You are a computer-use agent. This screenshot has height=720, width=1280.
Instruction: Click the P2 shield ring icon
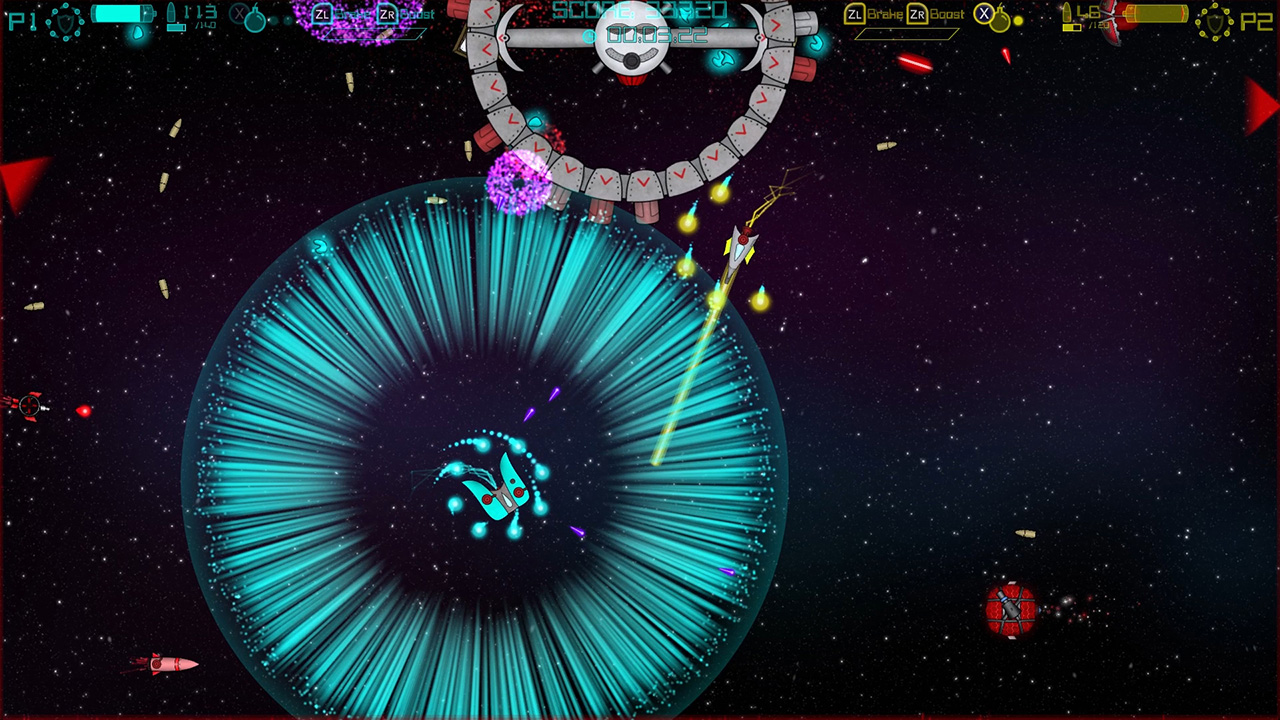click(x=1214, y=21)
